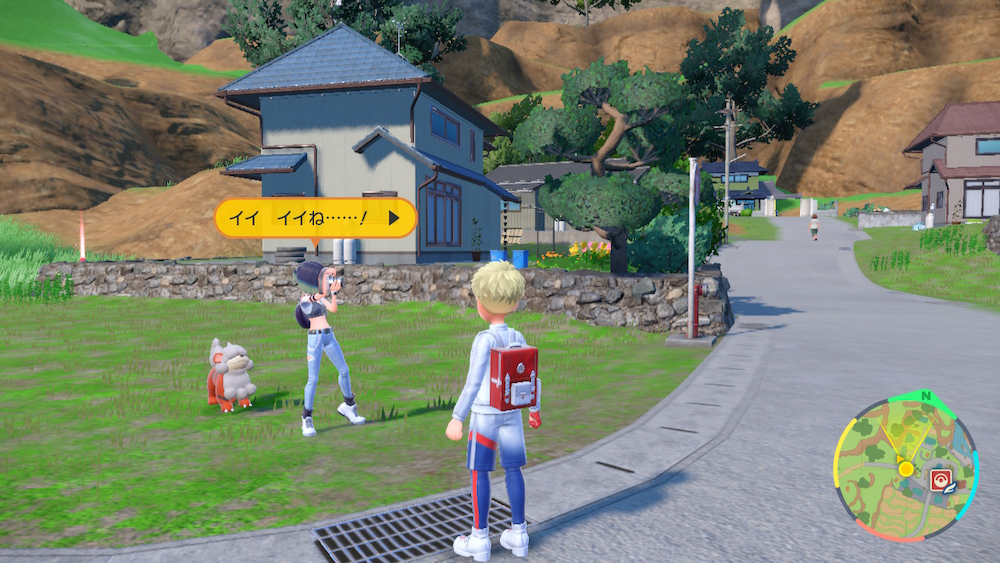Advance dialogue with the speech bubble arrow

(394, 216)
